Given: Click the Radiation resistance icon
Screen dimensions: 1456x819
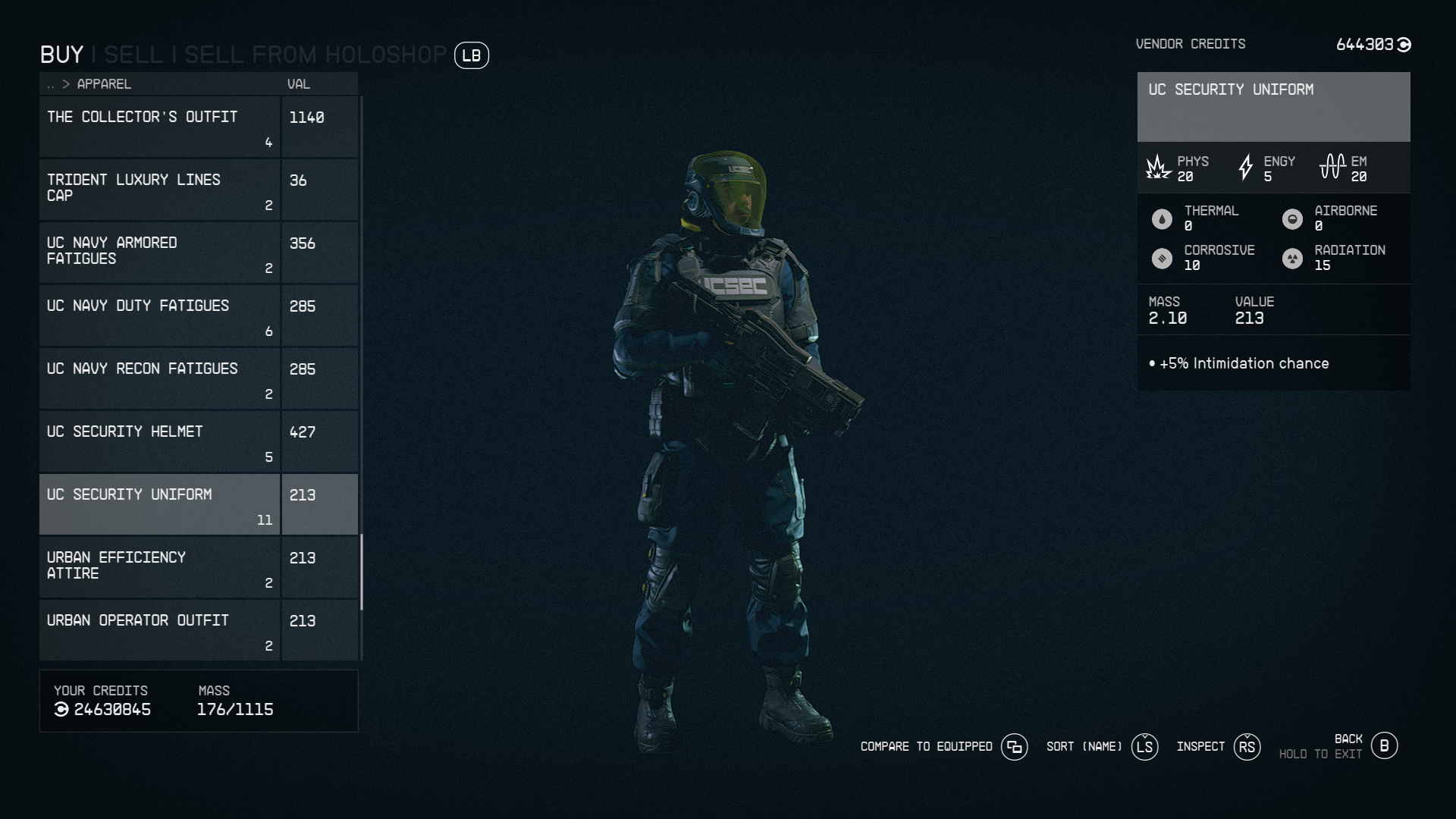Looking at the screenshot, I should [x=1294, y=257].
